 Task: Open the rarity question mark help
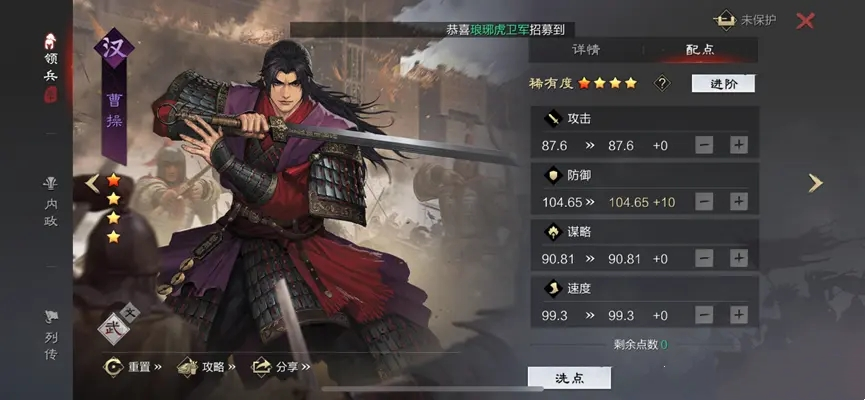(x=661, y=83)
